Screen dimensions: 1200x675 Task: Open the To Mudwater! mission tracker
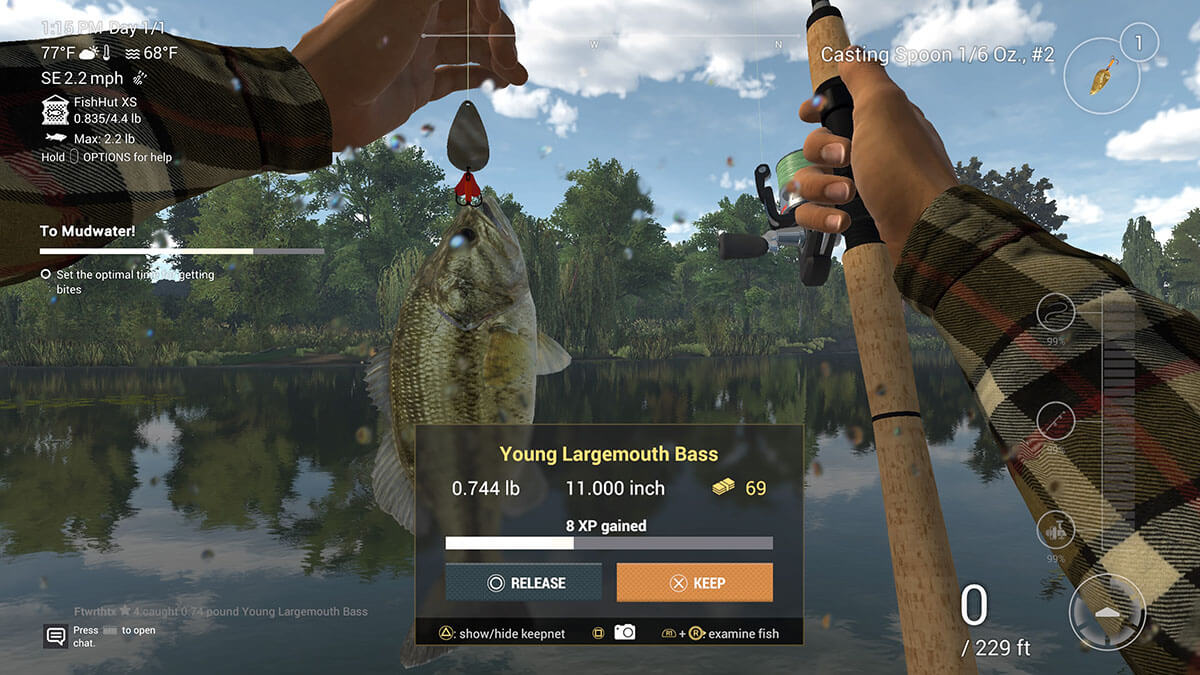[x=88, y=231]
